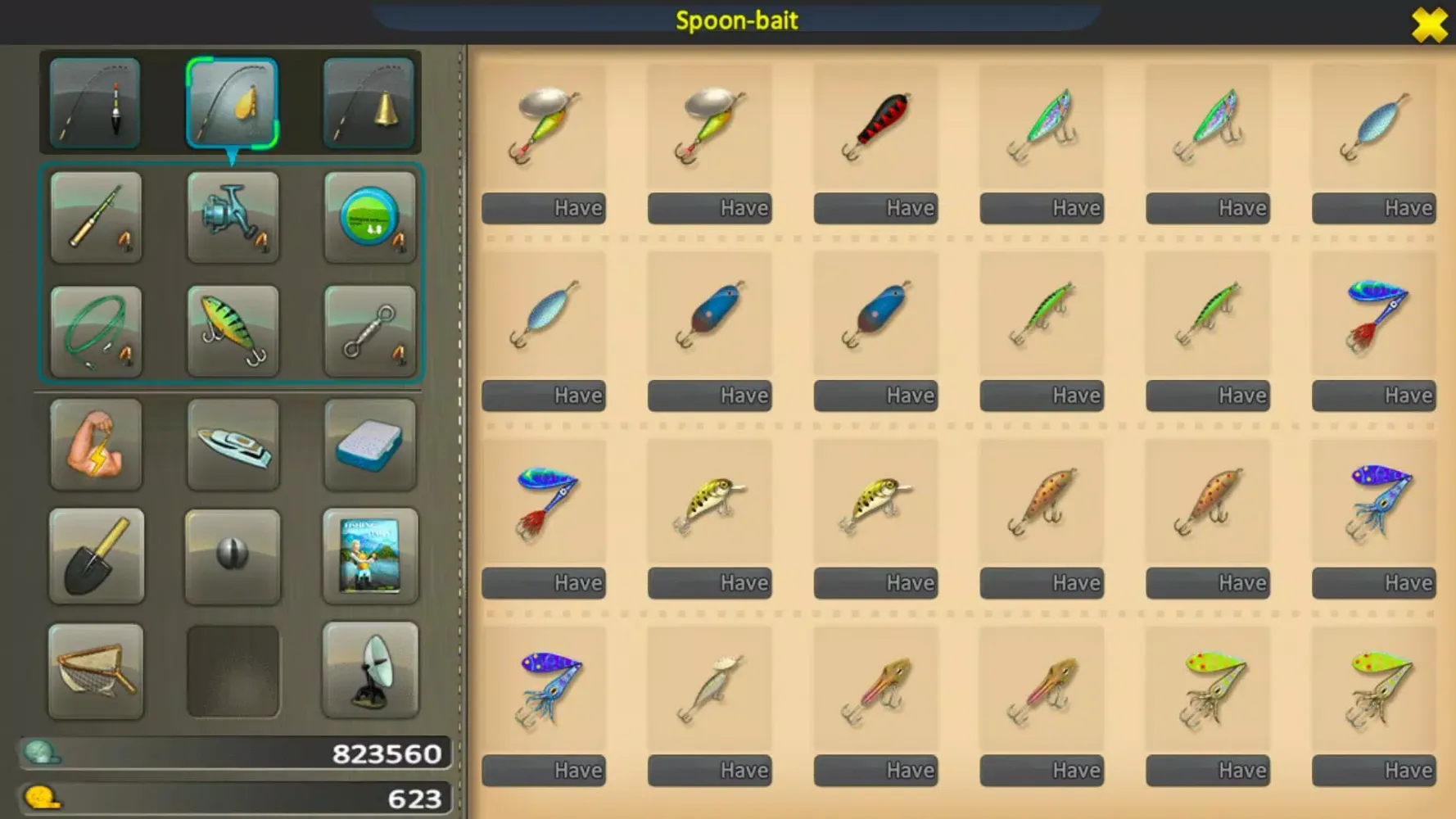Select the swivel category
1456x819 pixels.
tap(370, 331)
